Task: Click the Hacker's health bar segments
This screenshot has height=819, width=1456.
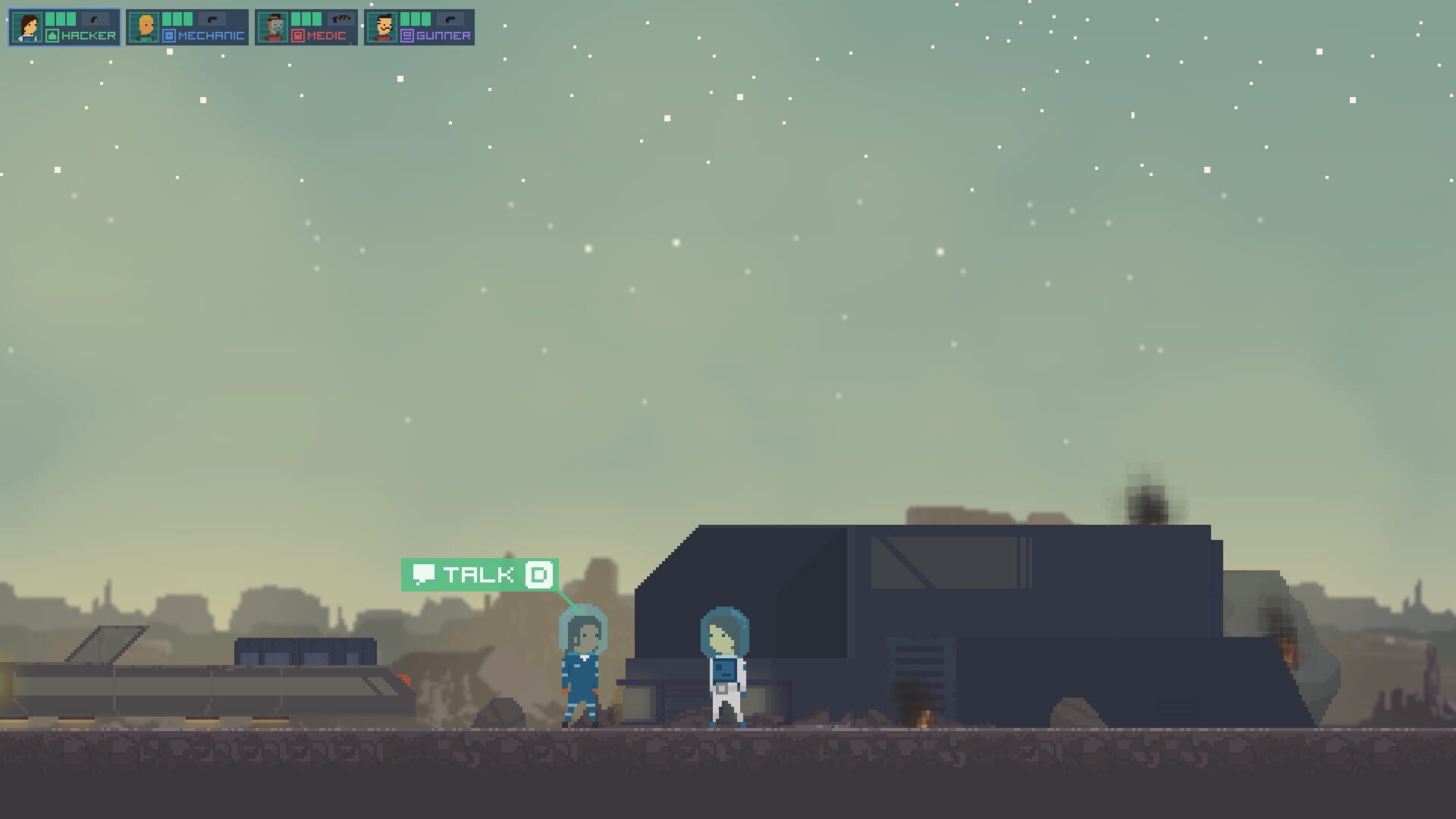Action: [x=61, y=18]
